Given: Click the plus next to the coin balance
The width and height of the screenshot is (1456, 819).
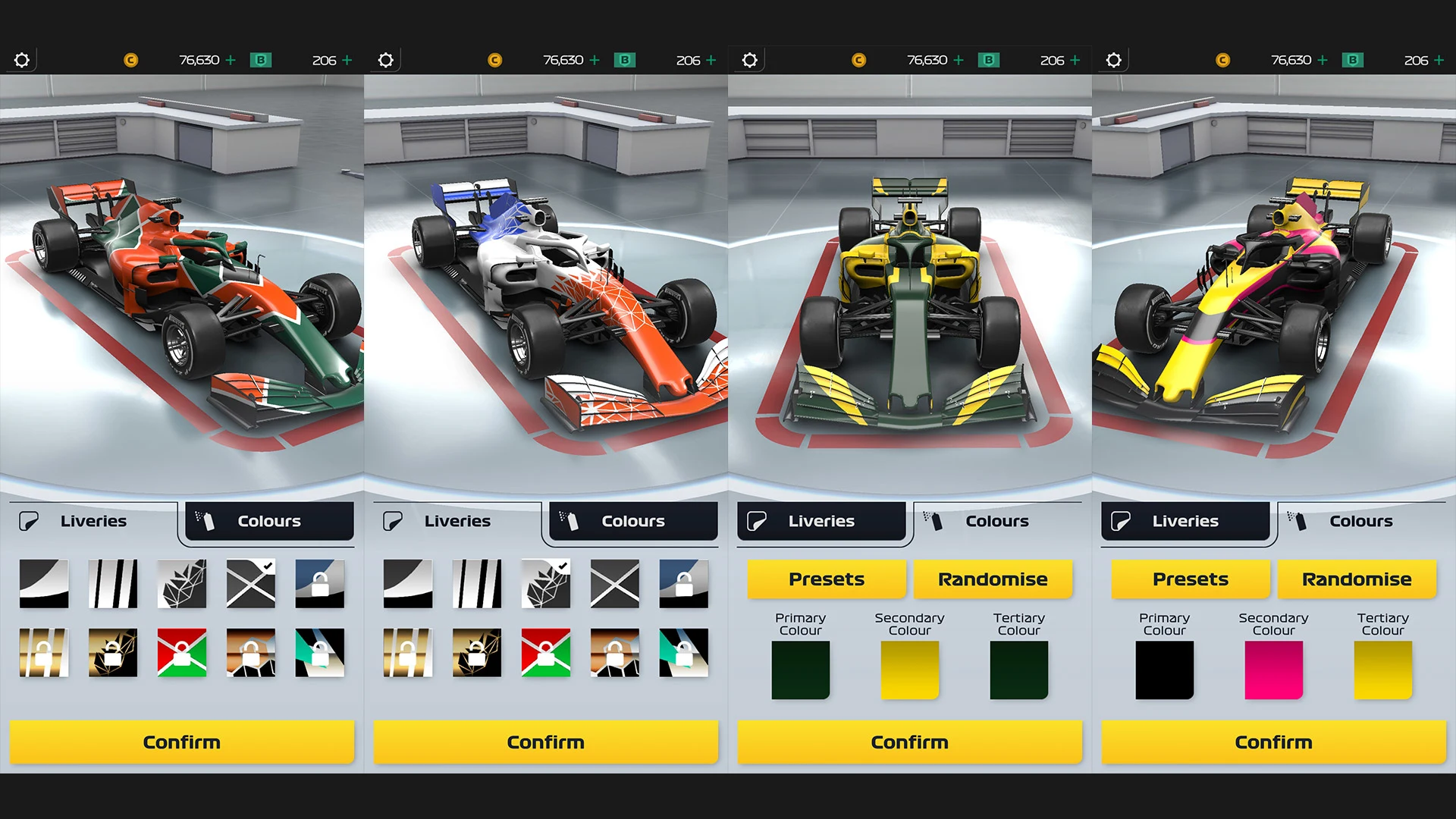Looking at the screenshot, I should click(232, 60).
